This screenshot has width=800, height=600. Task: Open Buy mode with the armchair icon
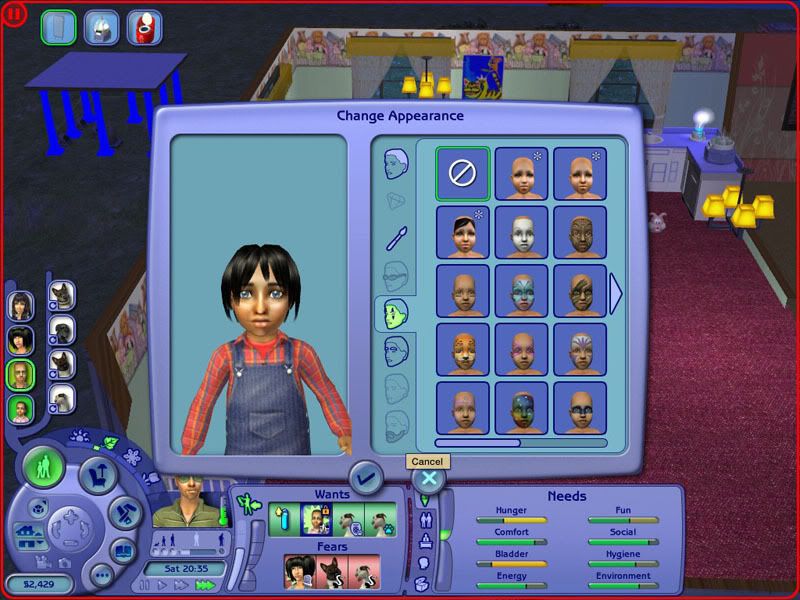pos(99,474)
